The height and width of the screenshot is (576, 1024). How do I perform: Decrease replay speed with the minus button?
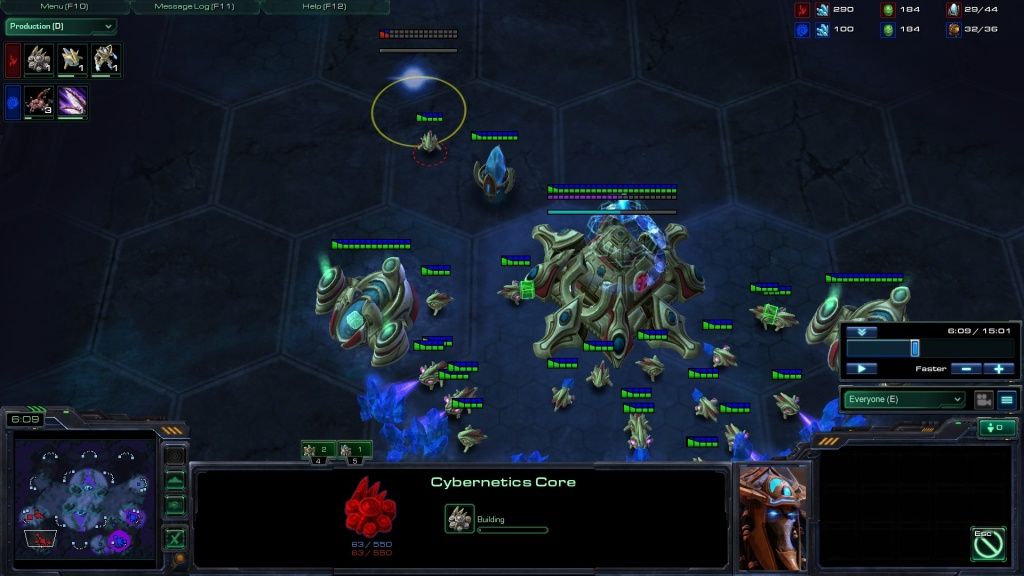[x=964, y=369]
